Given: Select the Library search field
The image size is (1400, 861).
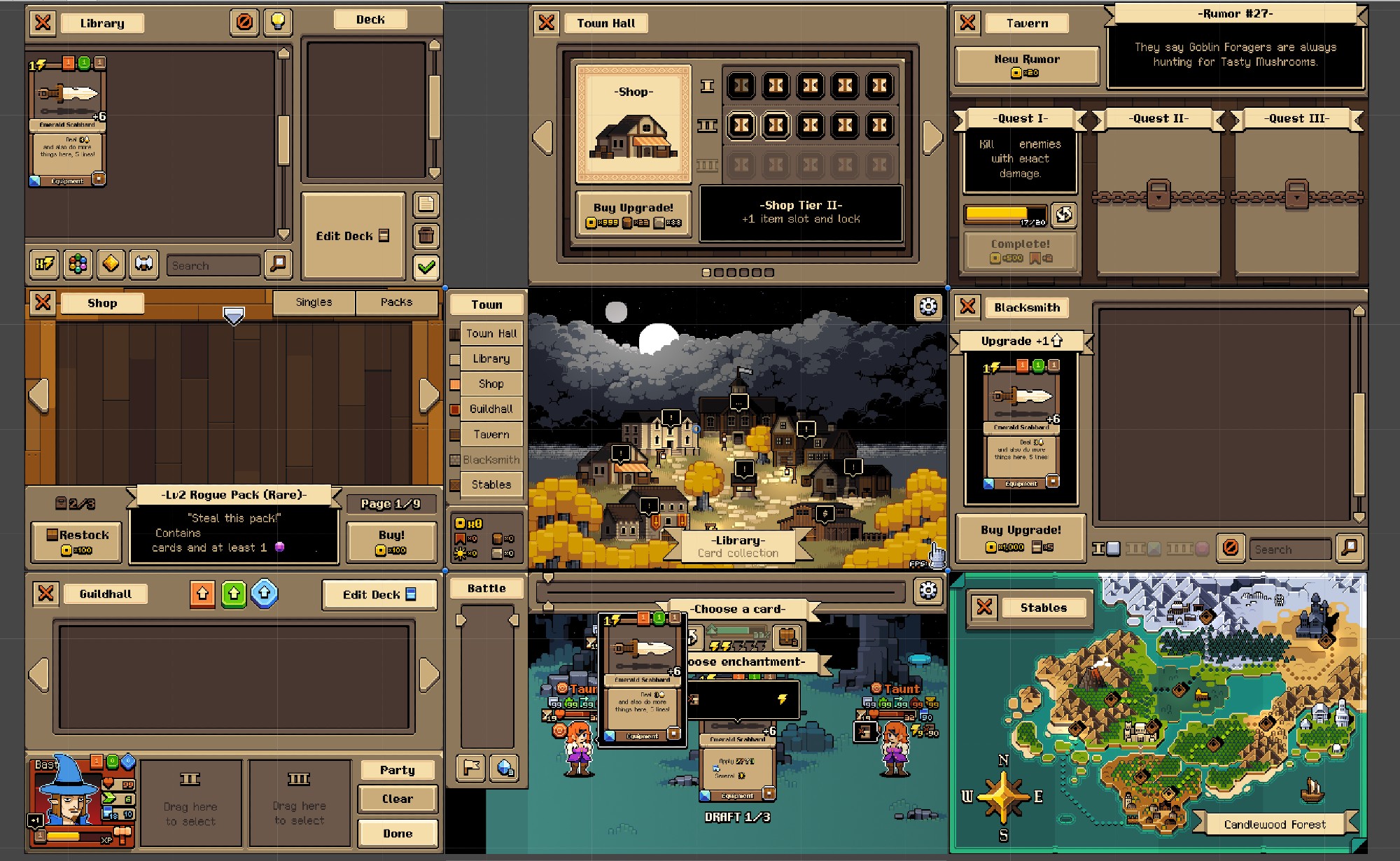Looking at the screenshot, I should coord(213,266).
